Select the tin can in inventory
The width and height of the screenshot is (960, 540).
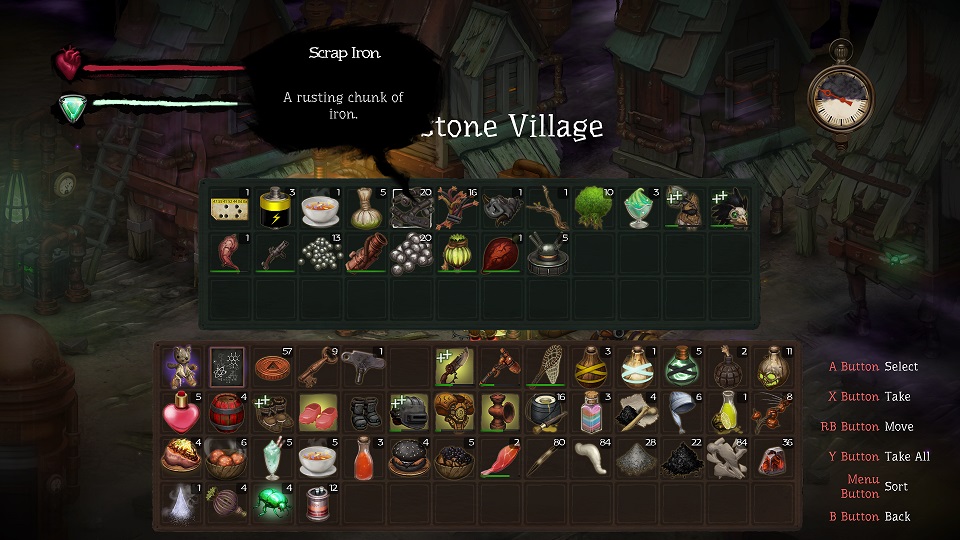(x=317, y=502)
